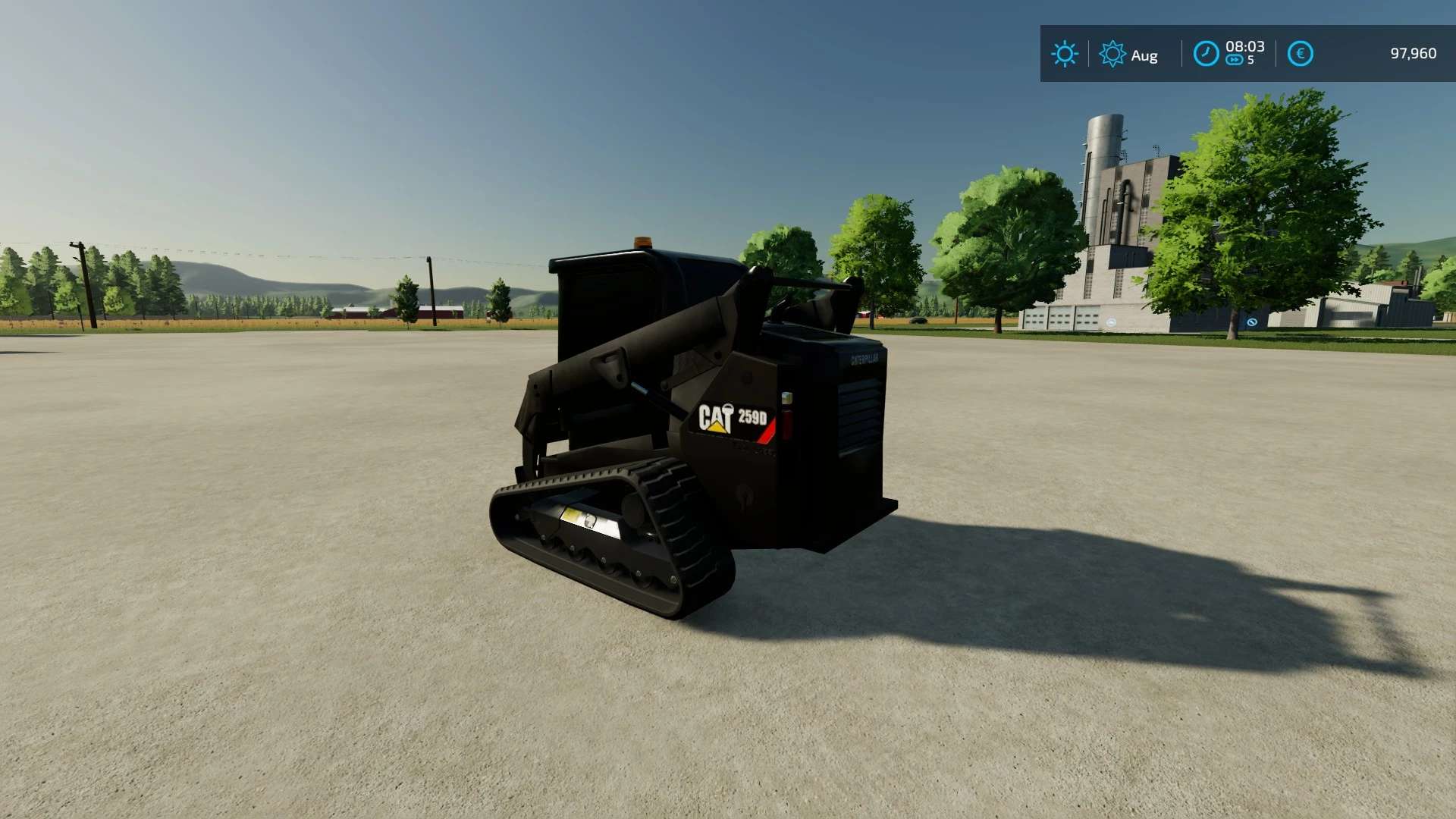Select the August season sun icon
Viewport: 1456px width, 819px height.
[1112, 54]
